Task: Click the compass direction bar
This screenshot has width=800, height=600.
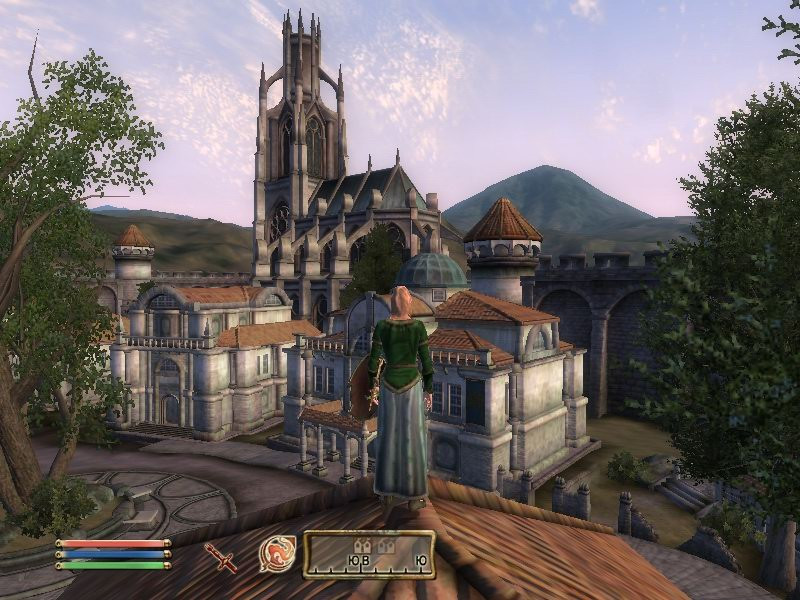Action: [x=369, y=555]
